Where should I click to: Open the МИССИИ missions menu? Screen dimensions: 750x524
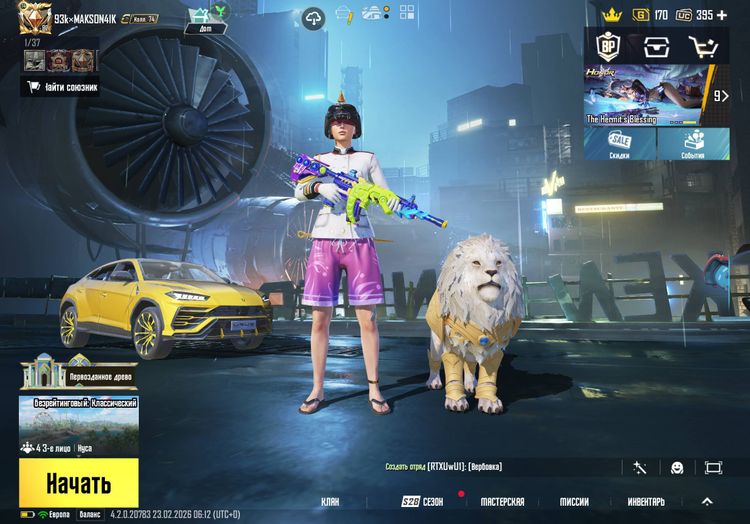coord(574,501)
